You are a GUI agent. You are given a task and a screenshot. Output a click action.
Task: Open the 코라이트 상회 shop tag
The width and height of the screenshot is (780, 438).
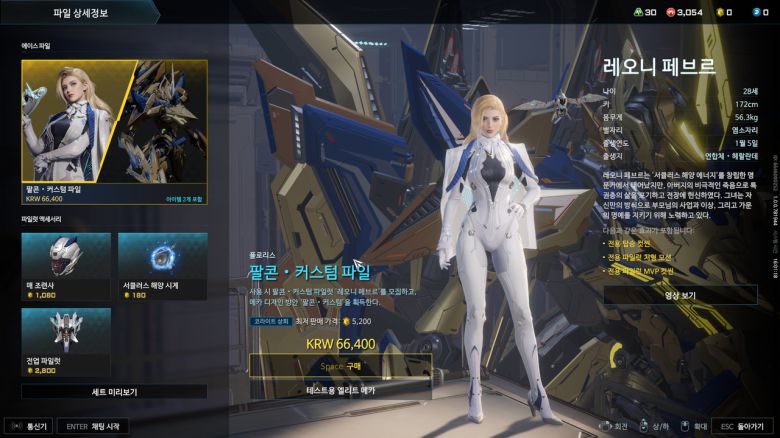(x=269, y=322)
